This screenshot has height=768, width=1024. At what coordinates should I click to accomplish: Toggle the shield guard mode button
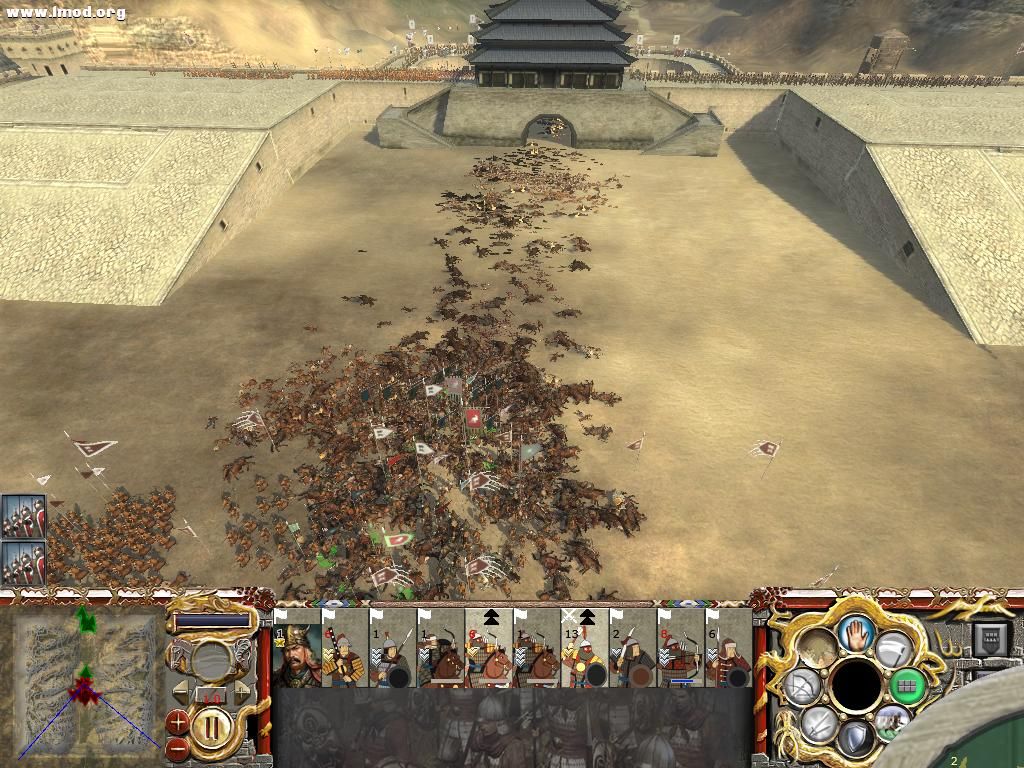(x=855, y=738)
